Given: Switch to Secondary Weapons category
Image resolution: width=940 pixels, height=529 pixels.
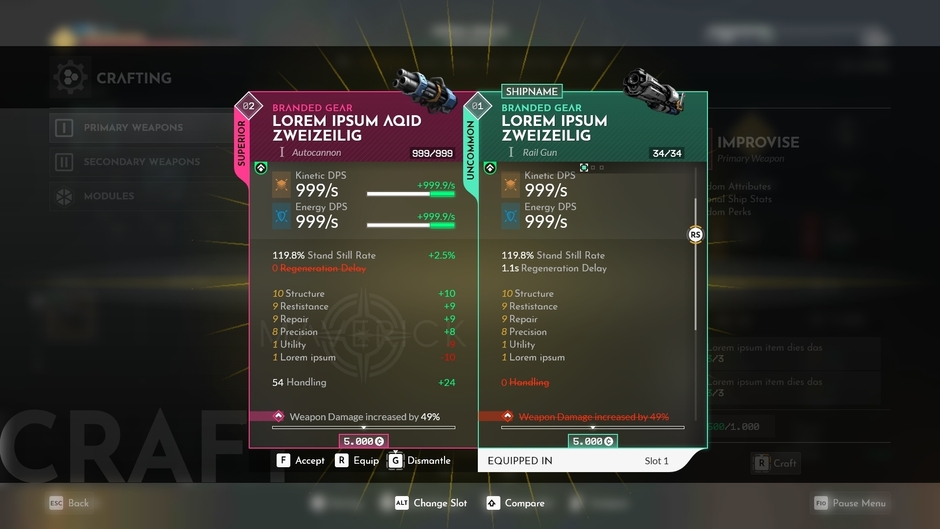Looking at the screenshot, I should [x=140, y=162].
